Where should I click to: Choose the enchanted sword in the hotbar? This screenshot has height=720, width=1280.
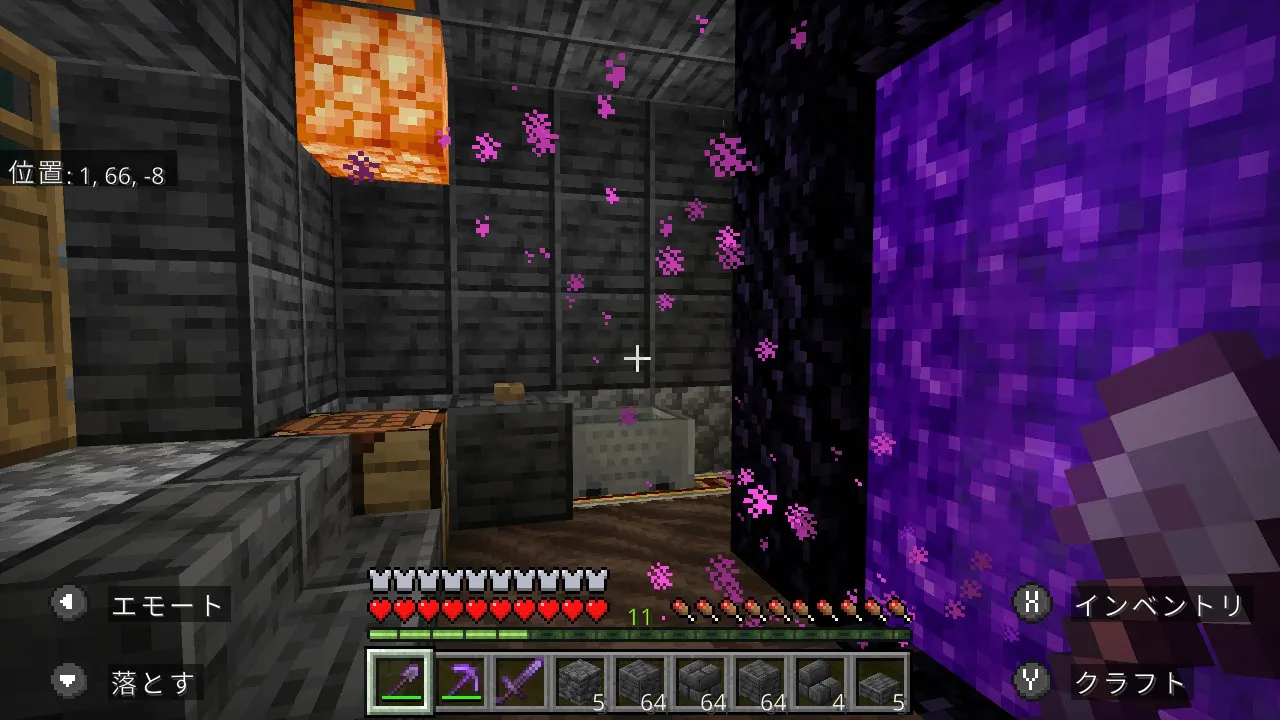[520, 683]
